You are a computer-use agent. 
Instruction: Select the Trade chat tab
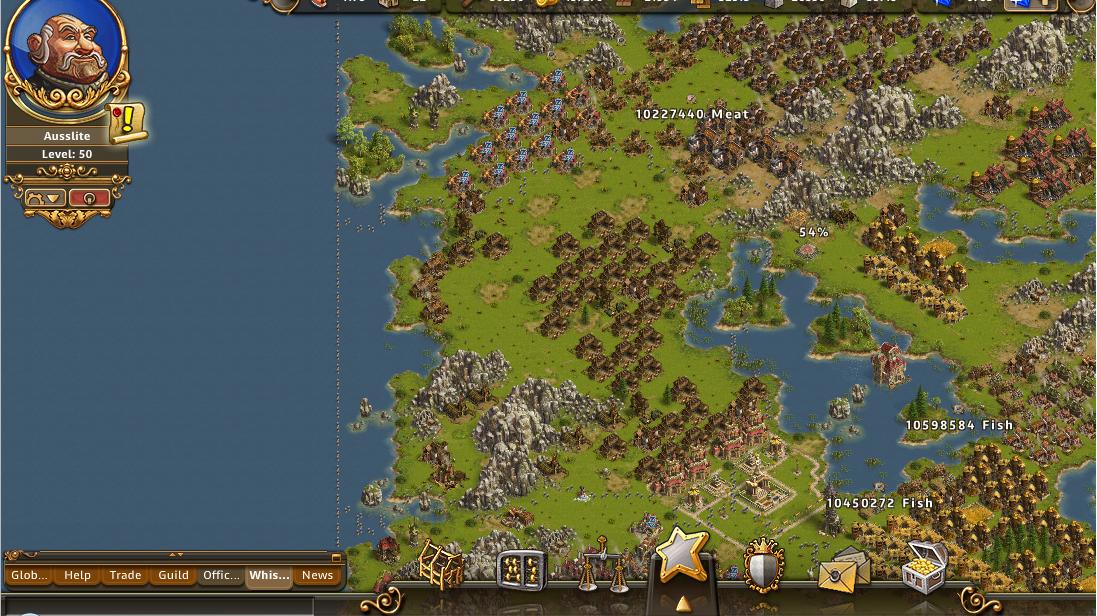point(125,575)
